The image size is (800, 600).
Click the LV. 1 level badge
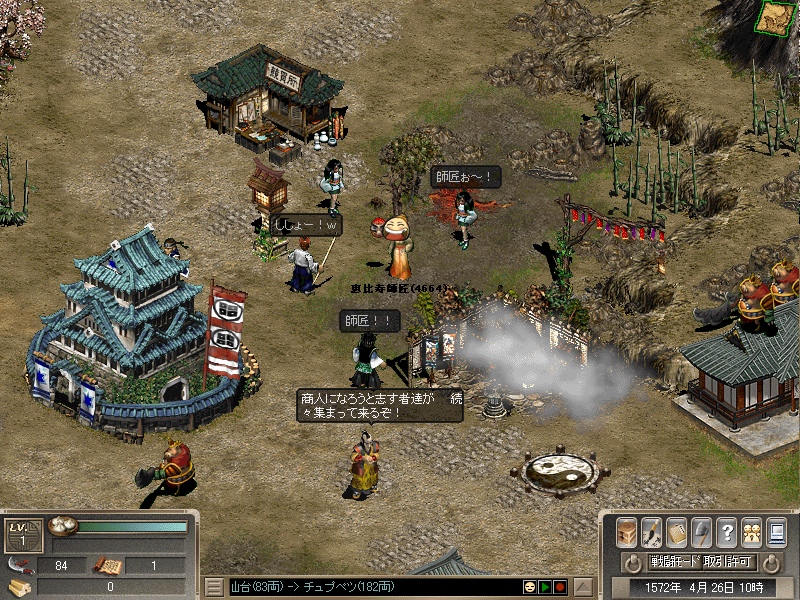tap(20, 535)
